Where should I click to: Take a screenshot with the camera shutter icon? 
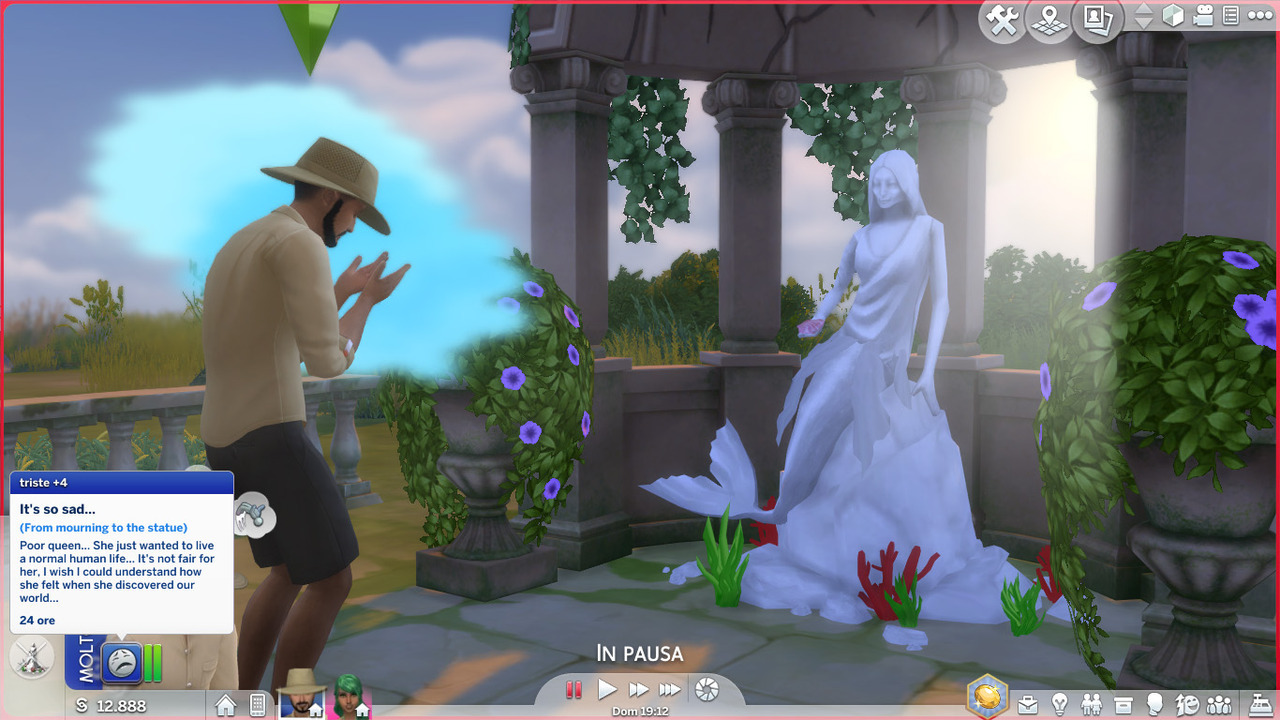pos(707,689)
